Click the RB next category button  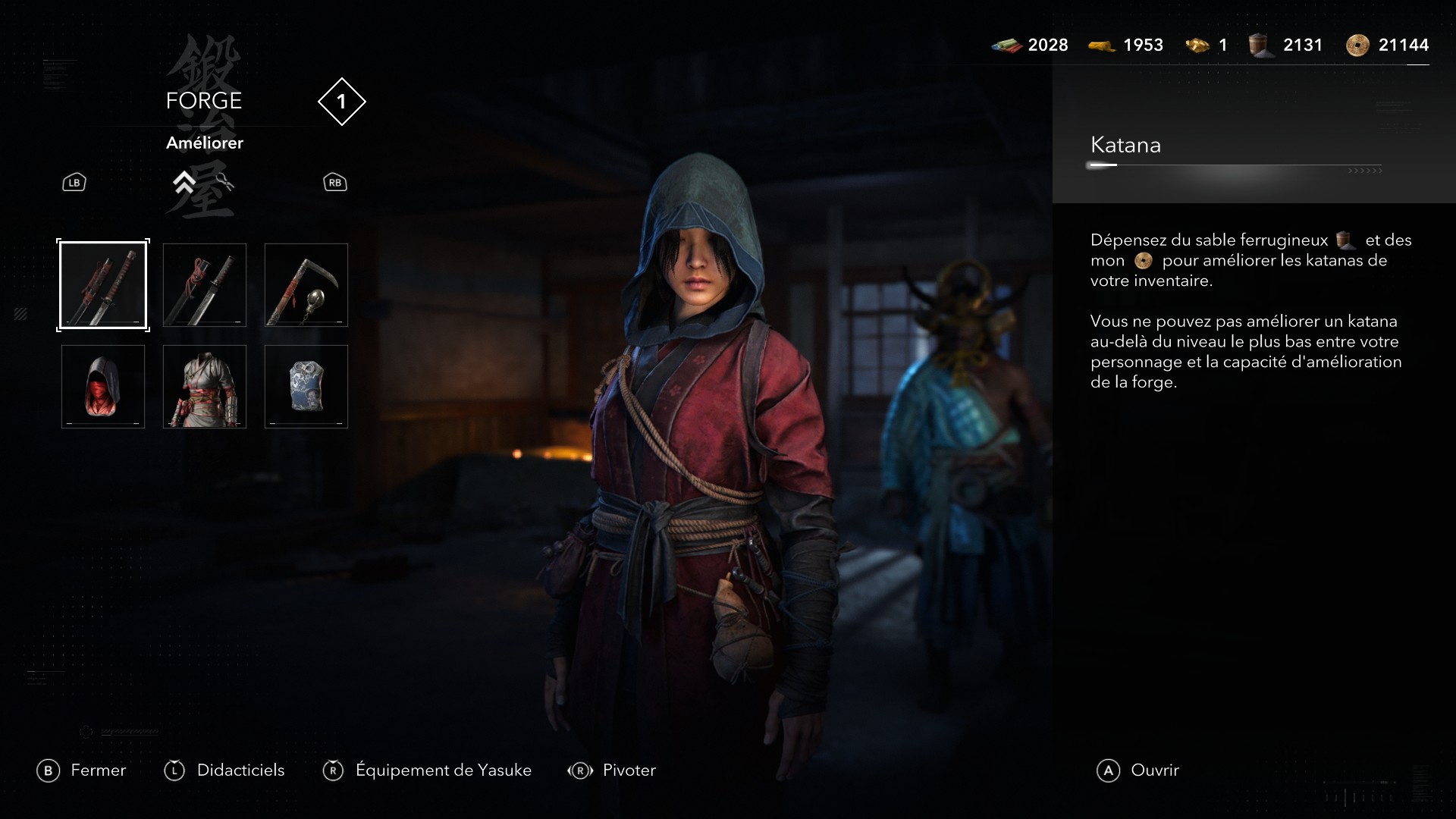tap(334, 182)
